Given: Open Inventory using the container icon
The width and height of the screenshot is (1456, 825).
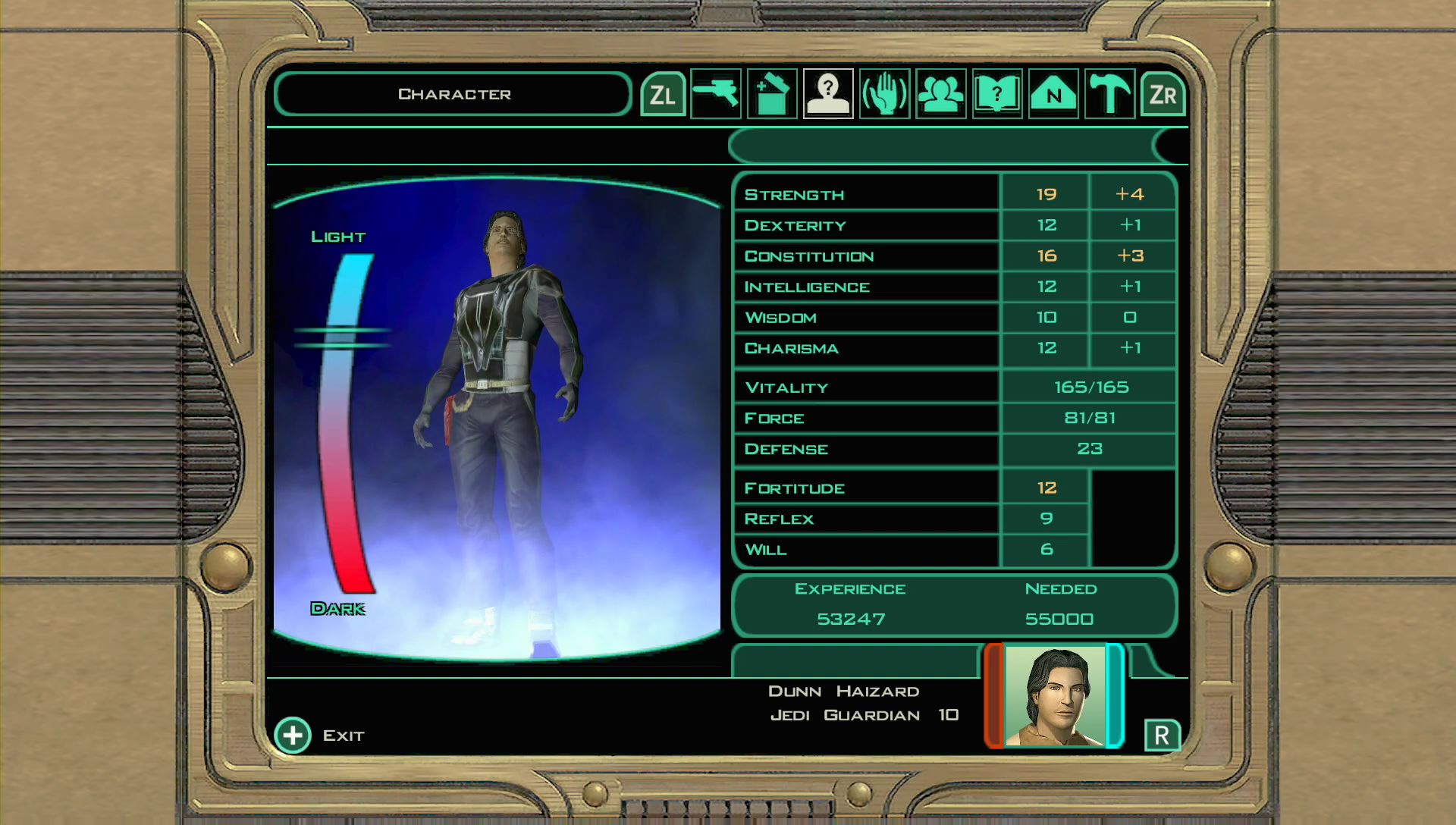Looking at the screenshot, I should (x=772, y=94).
